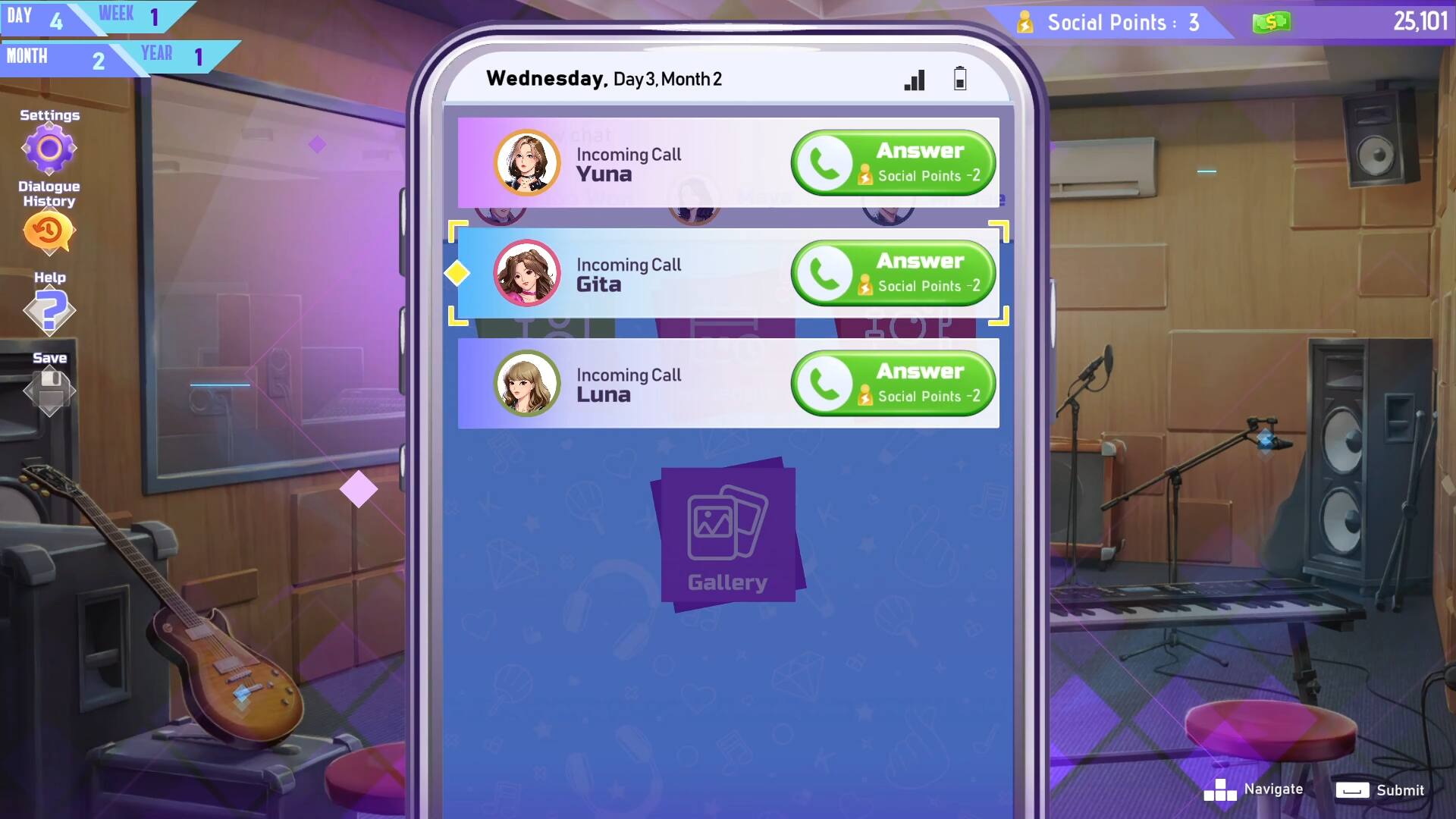Click the Social Points coin icon
Screen dimensions: 1456x819
(x=1025, y=22)
